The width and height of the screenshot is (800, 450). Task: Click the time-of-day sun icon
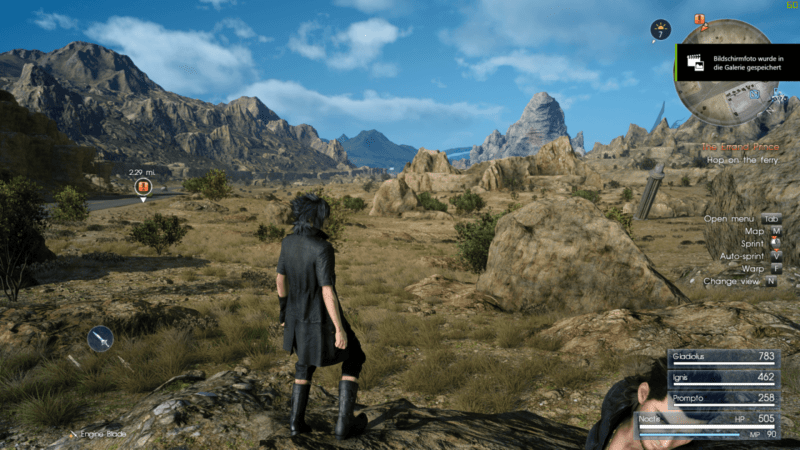660,30
